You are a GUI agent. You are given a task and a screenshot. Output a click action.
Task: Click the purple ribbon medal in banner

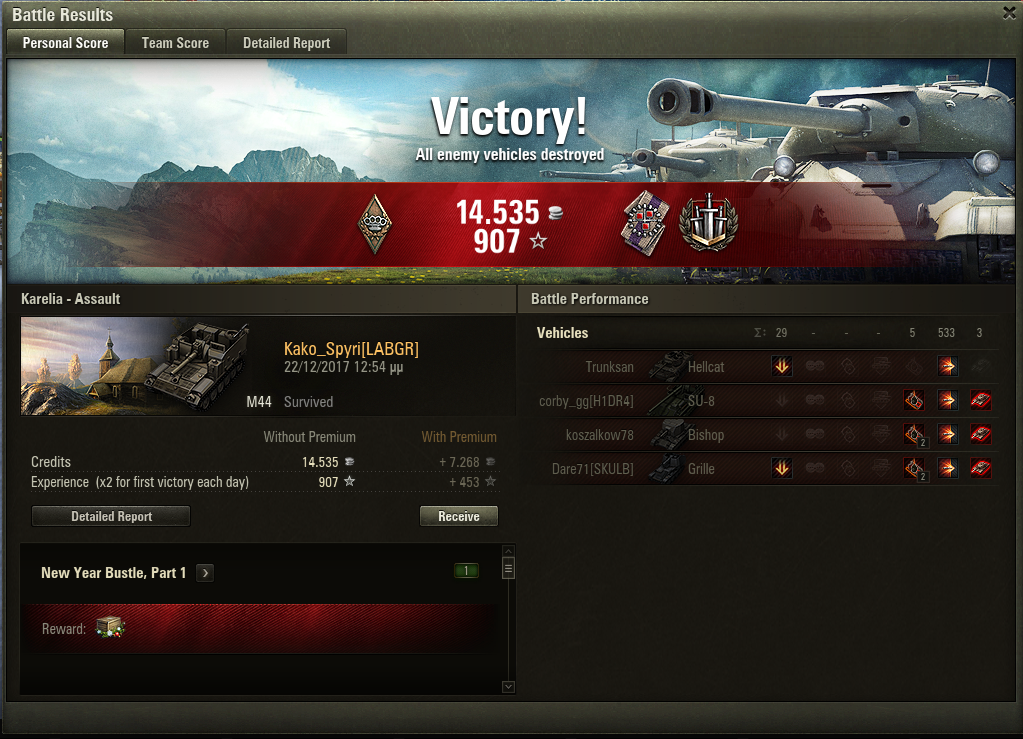point(645,223)
